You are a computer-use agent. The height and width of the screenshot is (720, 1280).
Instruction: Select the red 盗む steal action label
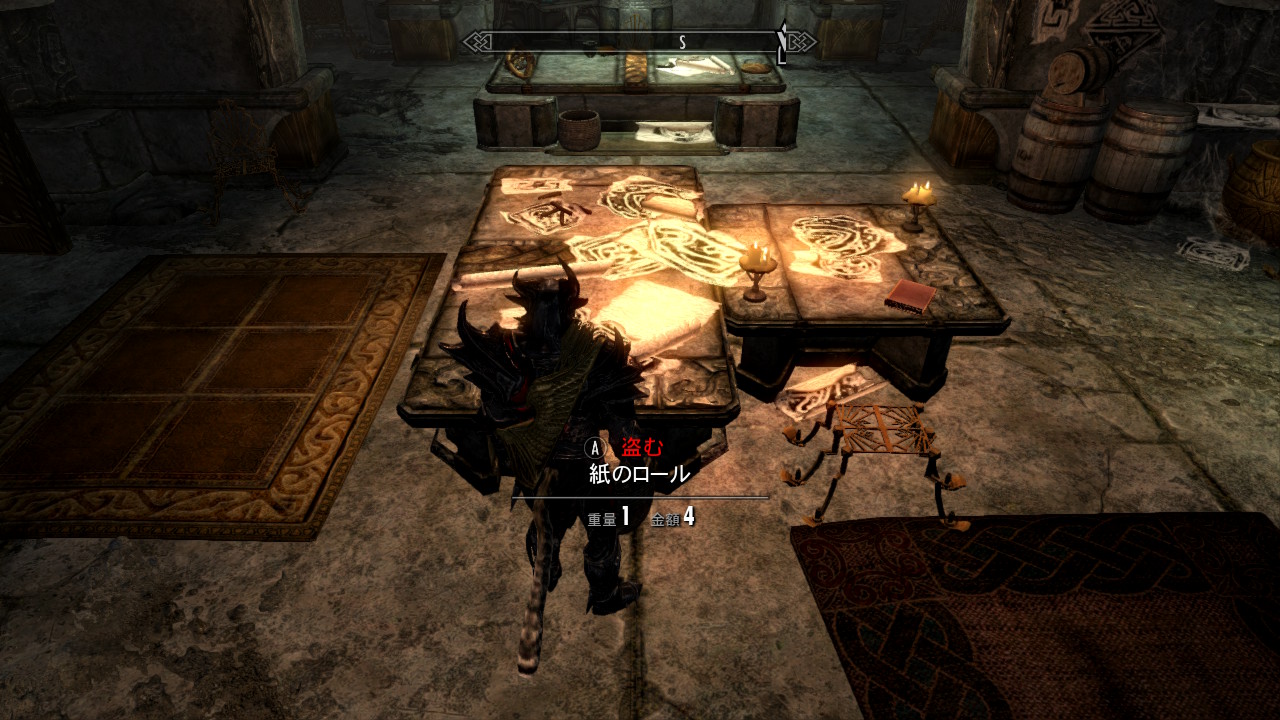click(642, 447)
